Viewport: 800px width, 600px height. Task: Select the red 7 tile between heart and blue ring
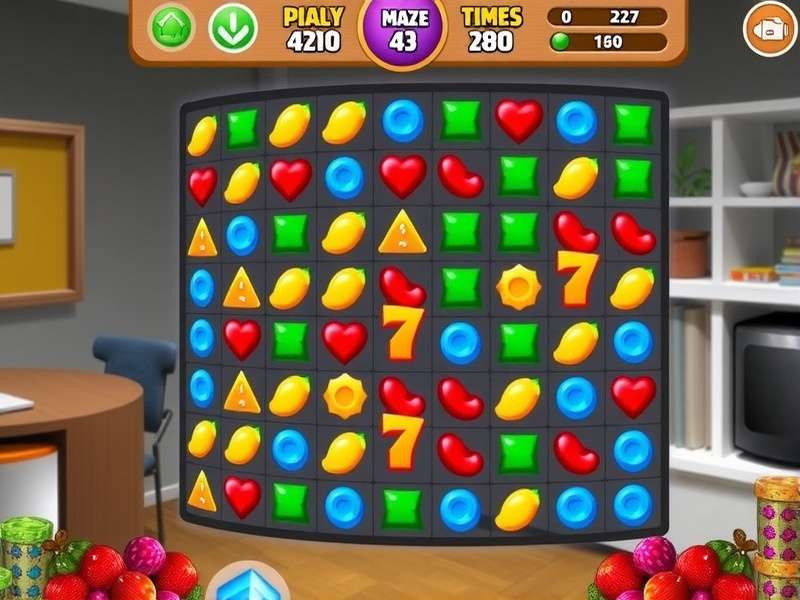coord(400,333)
